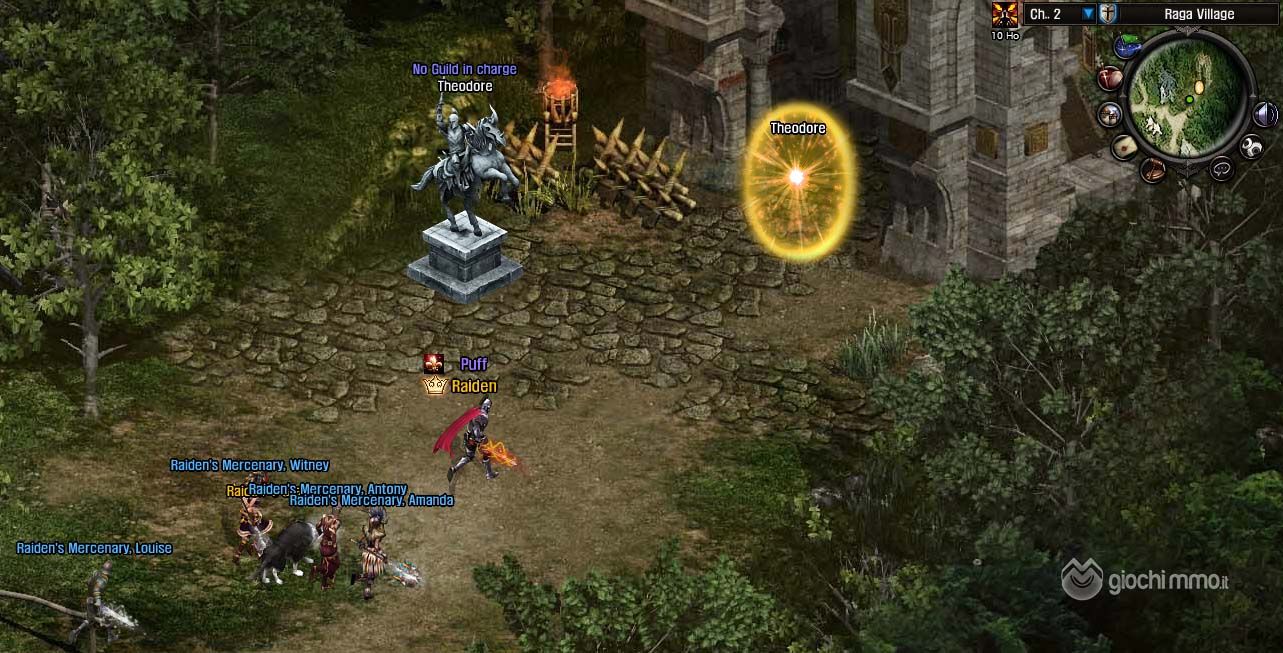The height and width of the screenshot is (653, 1283).
Task: Open the speech bubble chat icon
Action: 1221,169
